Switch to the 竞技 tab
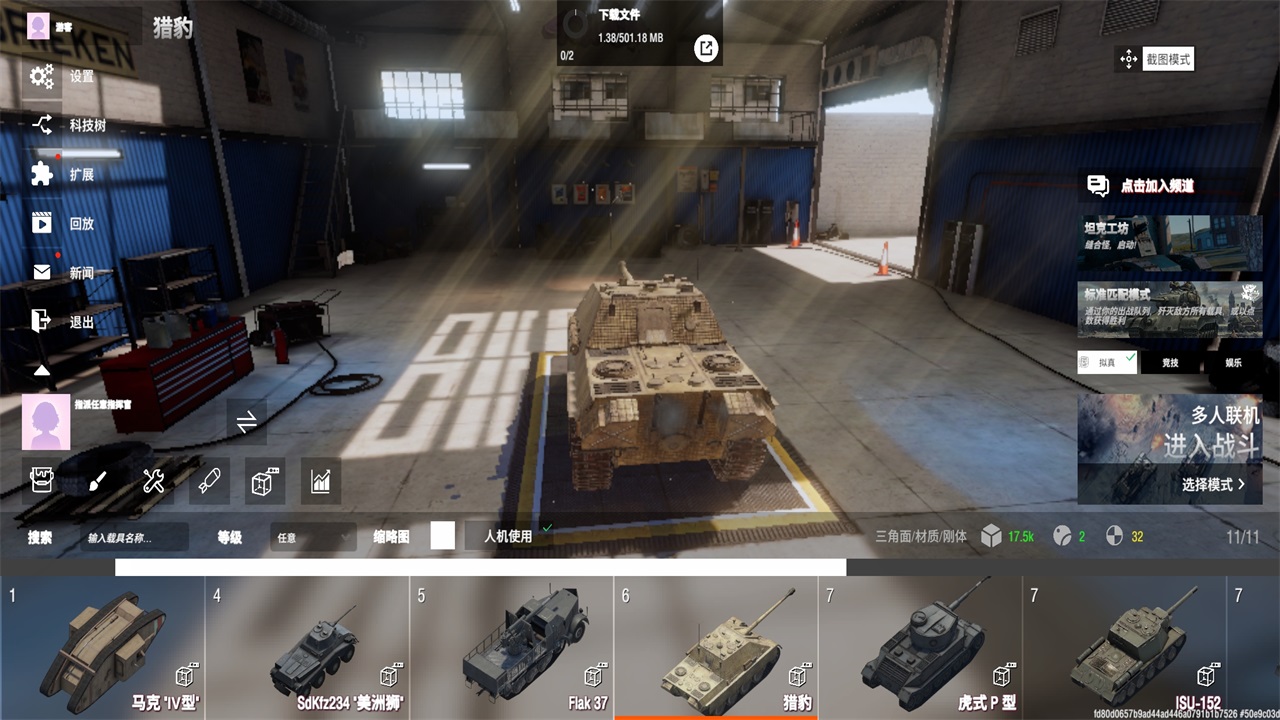 [x=1172, y=362]
